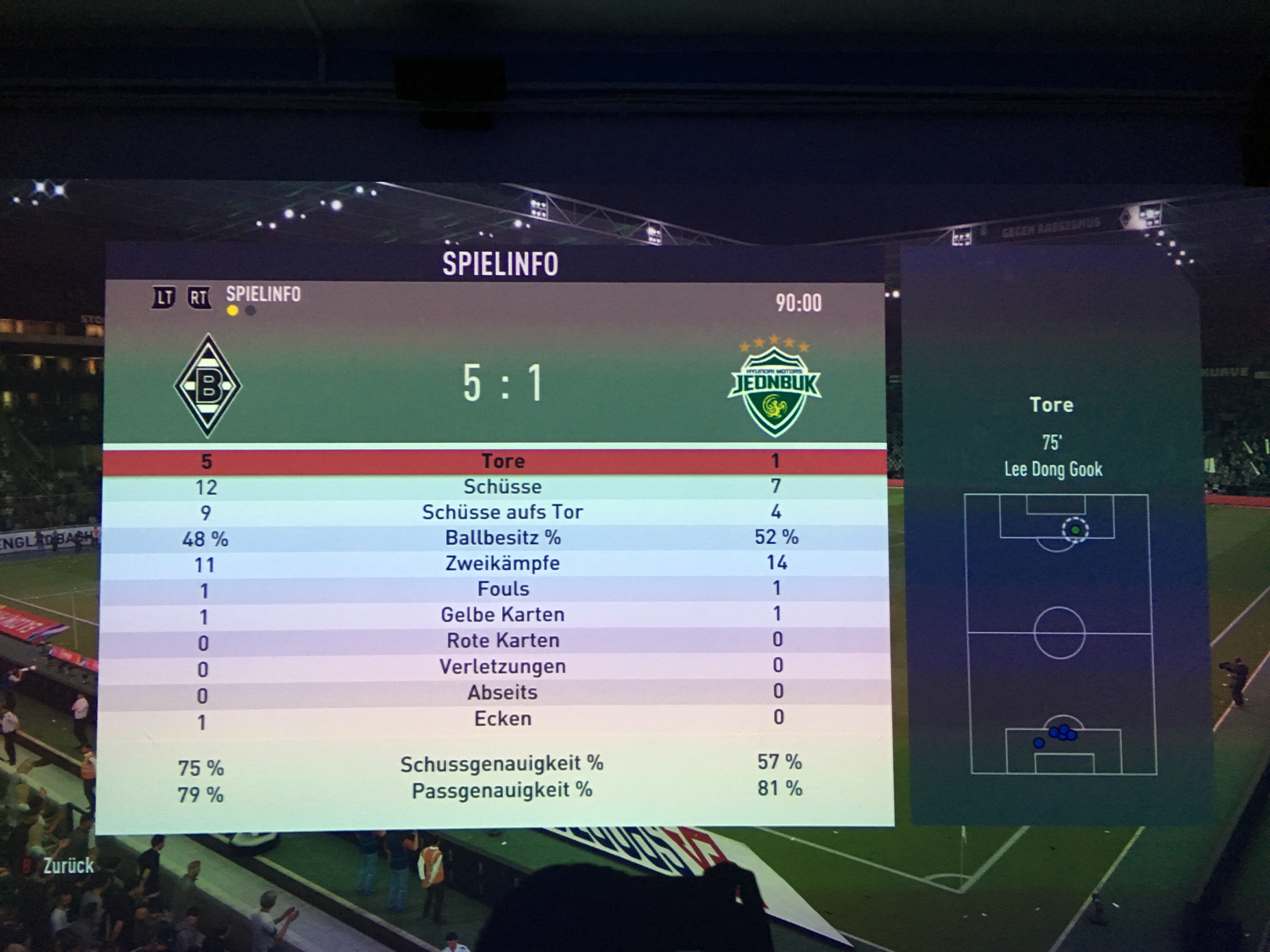Choose the Schüsse aufs Tor row
Image resolution: width=1270 pixels, height=952 pixels.
pyautogui.click(x=502, y=512)
